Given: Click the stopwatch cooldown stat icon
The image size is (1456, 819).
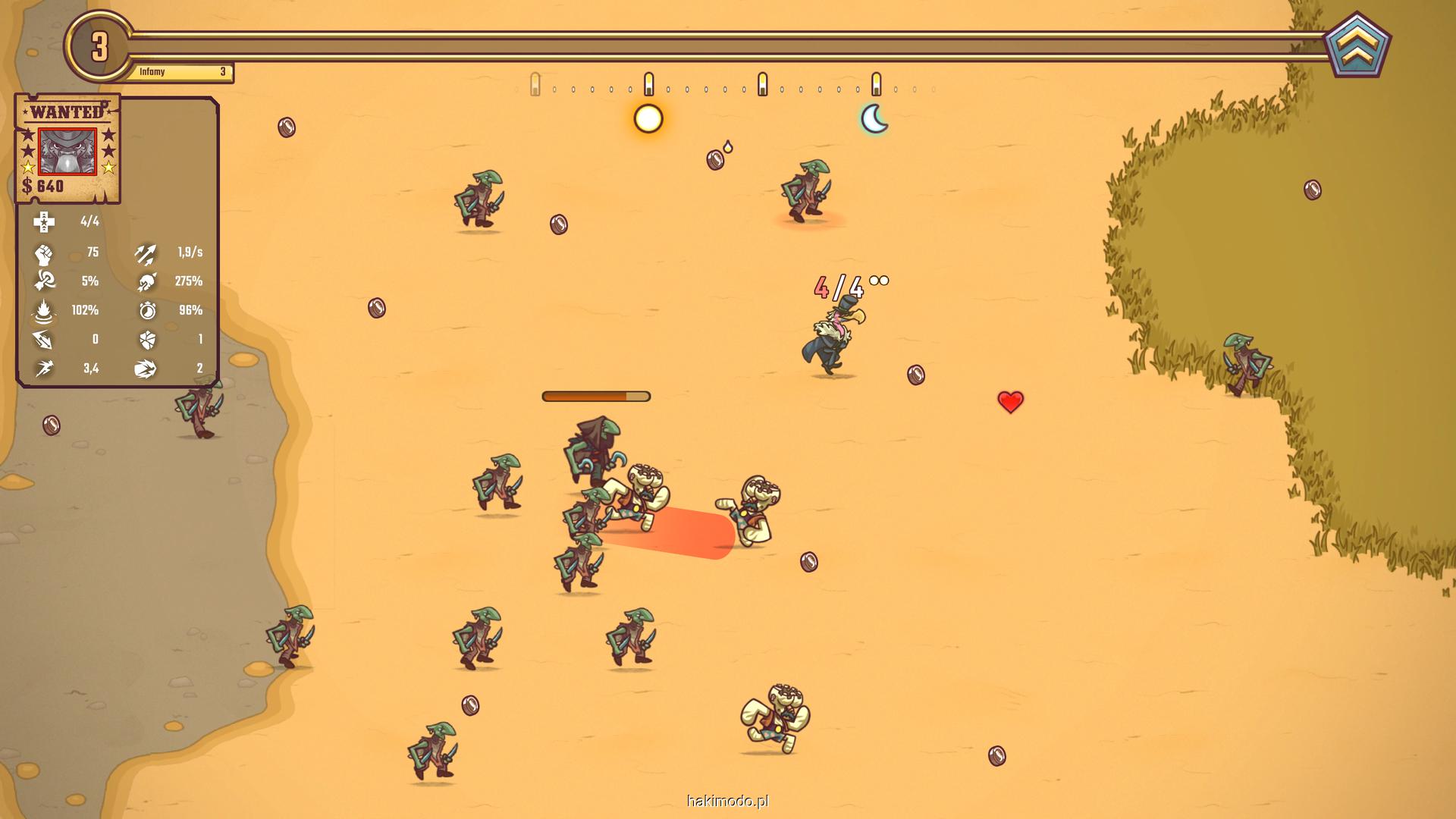Looking at the screenshot, I should coord(147,310).
